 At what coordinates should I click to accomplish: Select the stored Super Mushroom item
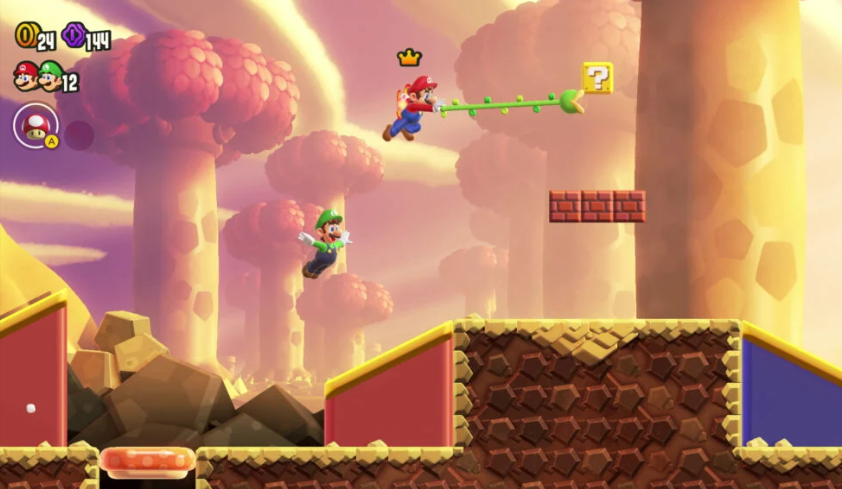point(36,126)
